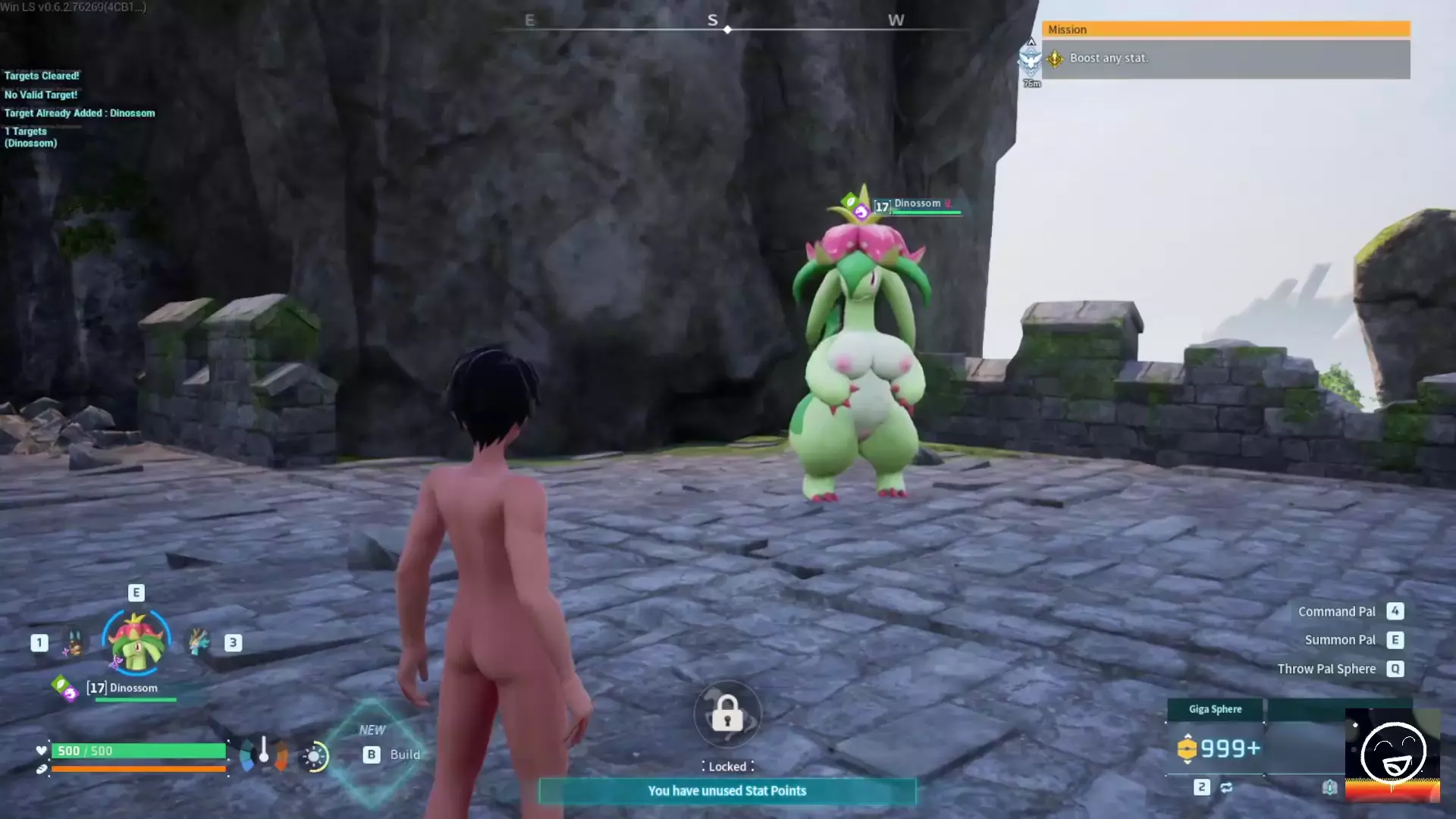Click the time-of-day sun indicator

point(314,756)
